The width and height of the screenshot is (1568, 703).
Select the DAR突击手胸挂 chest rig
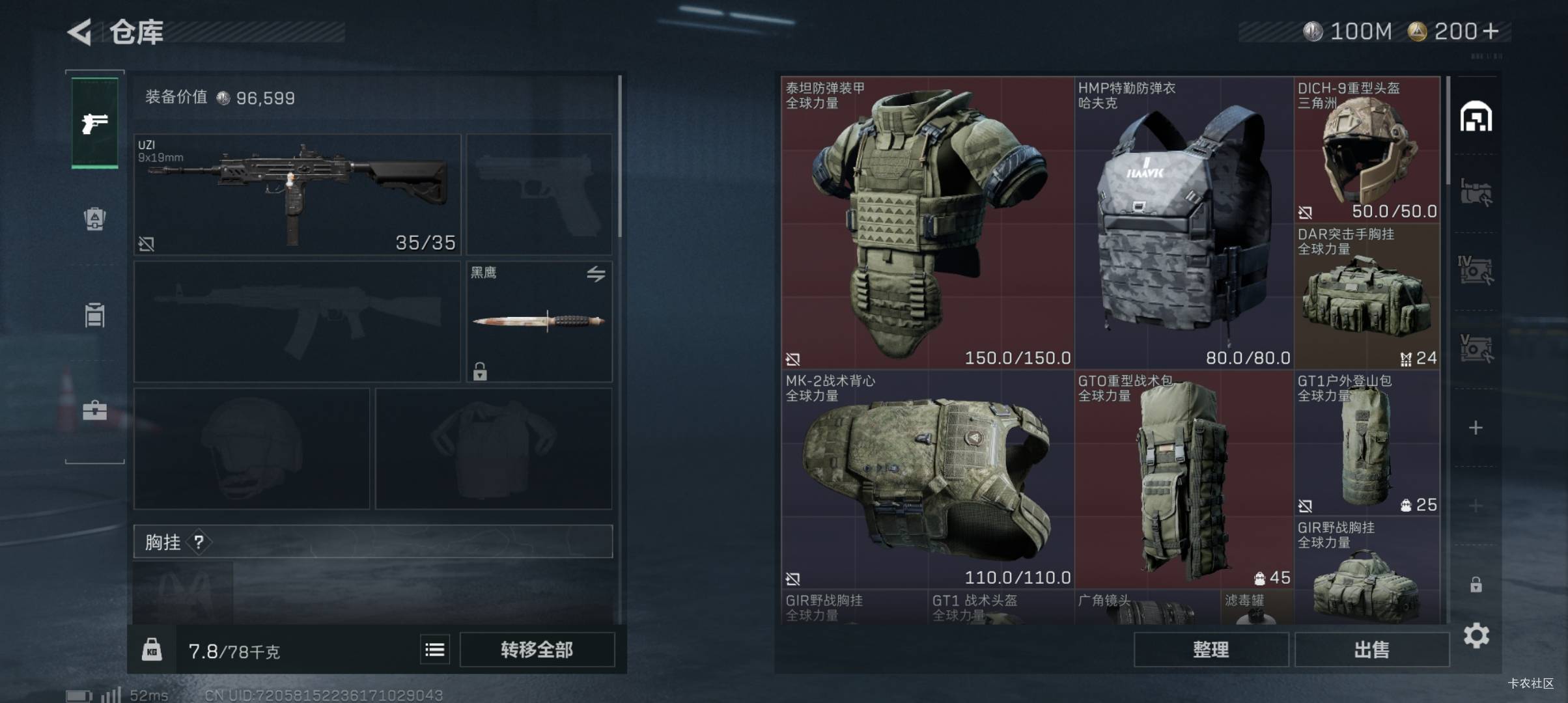click(1366, 296)
